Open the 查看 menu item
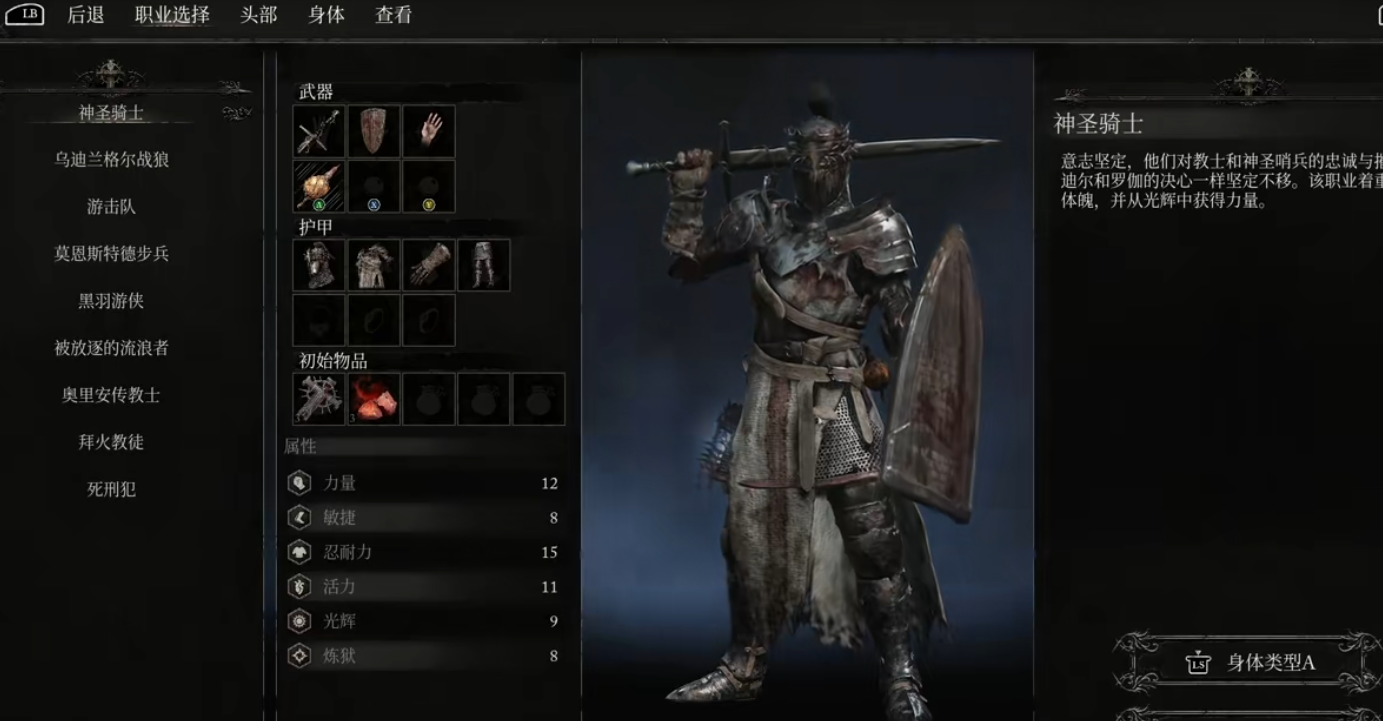This screenshot has width=1383, height=721. [x=393, y=16]
